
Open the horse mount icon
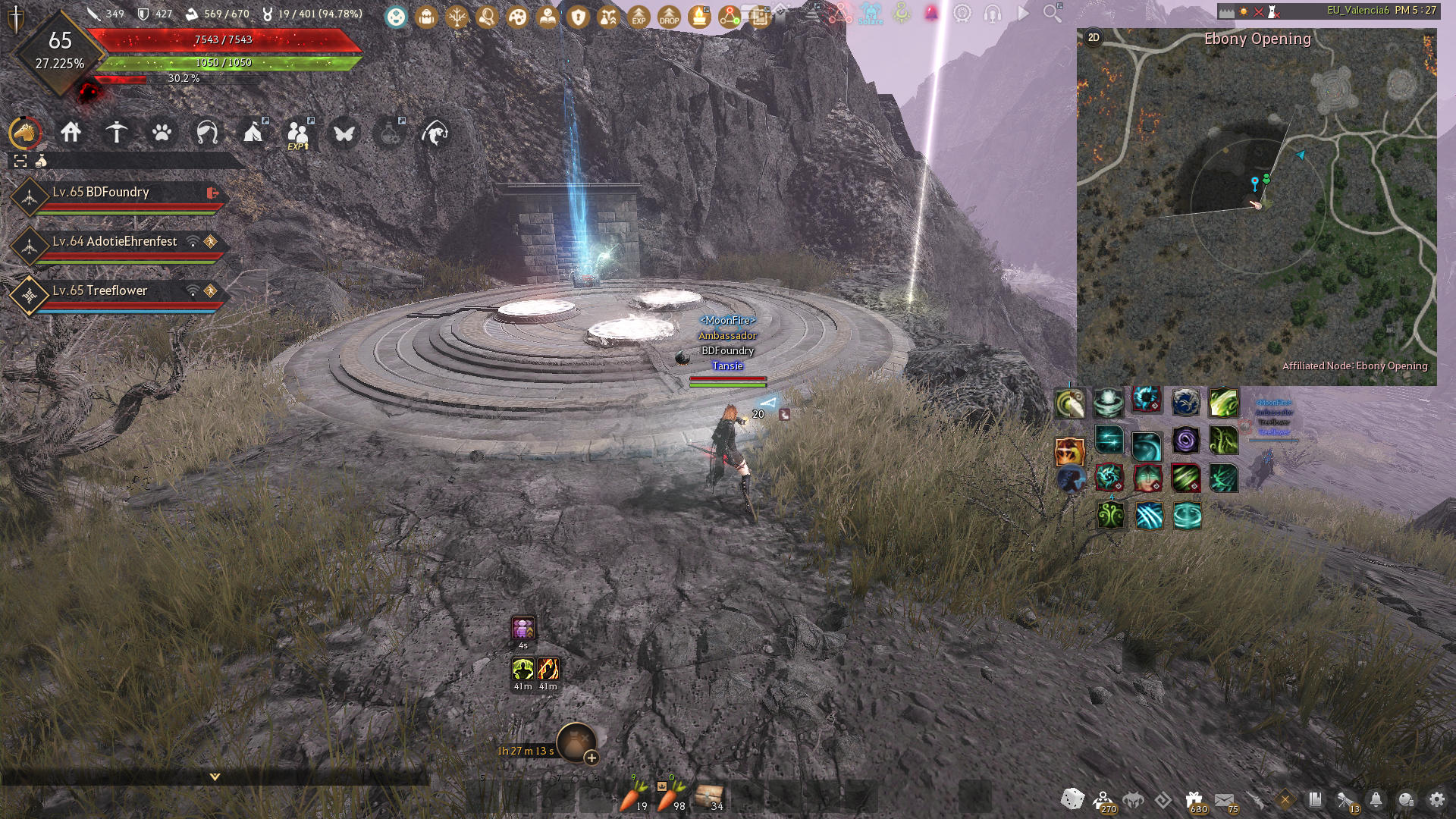coord(25,133)
